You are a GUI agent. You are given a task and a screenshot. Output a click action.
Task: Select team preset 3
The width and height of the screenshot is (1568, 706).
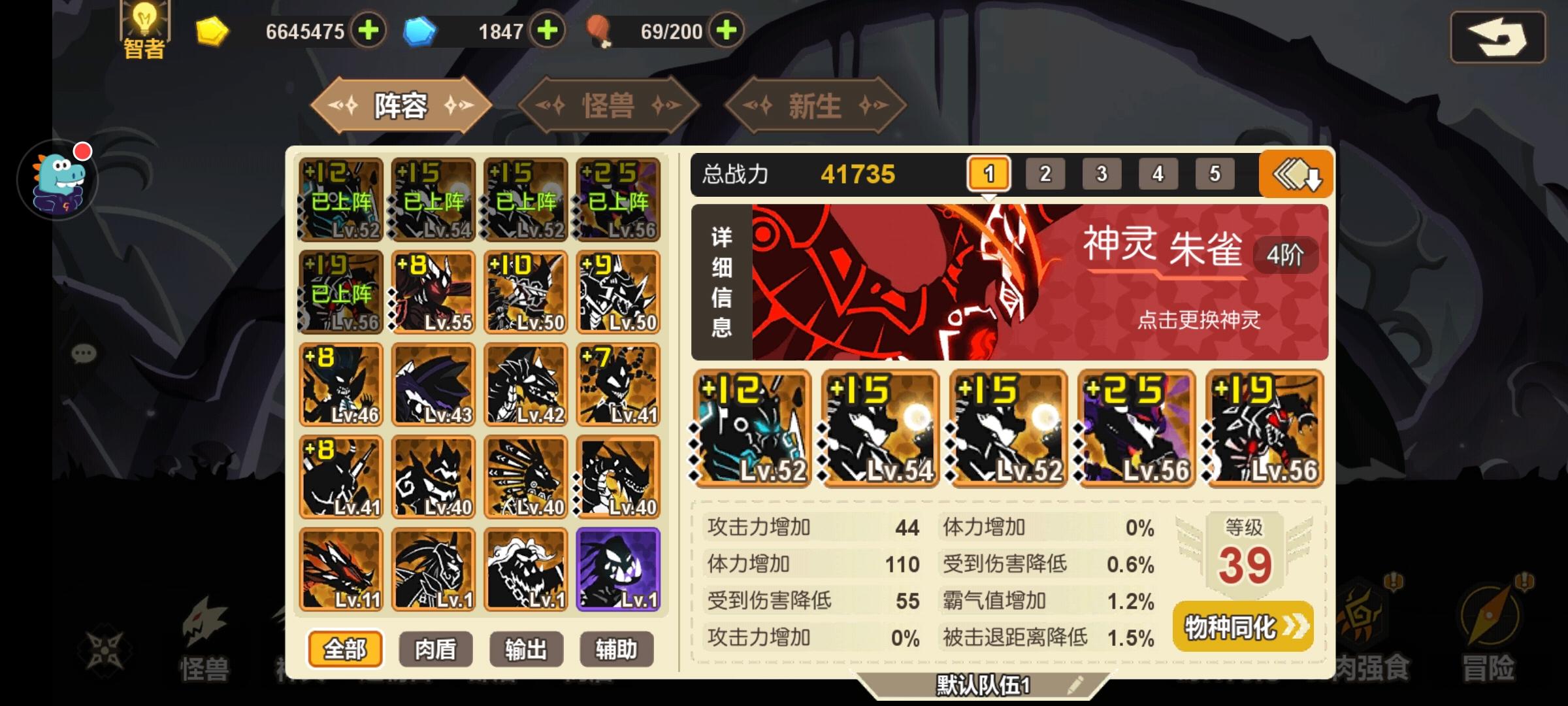[1102, 174]
